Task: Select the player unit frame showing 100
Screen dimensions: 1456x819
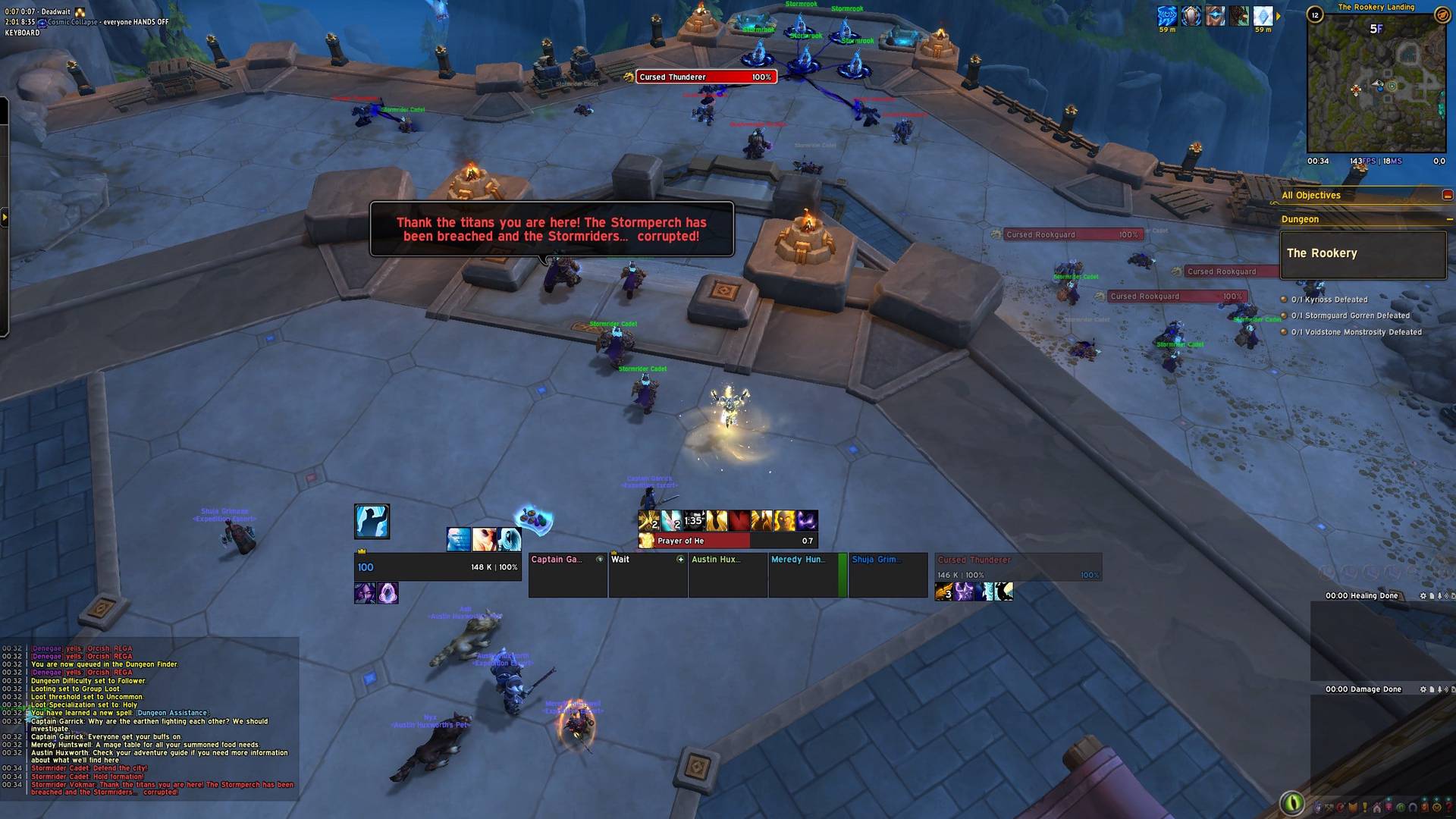Action: pyautogui.click(x=437, y=567)
